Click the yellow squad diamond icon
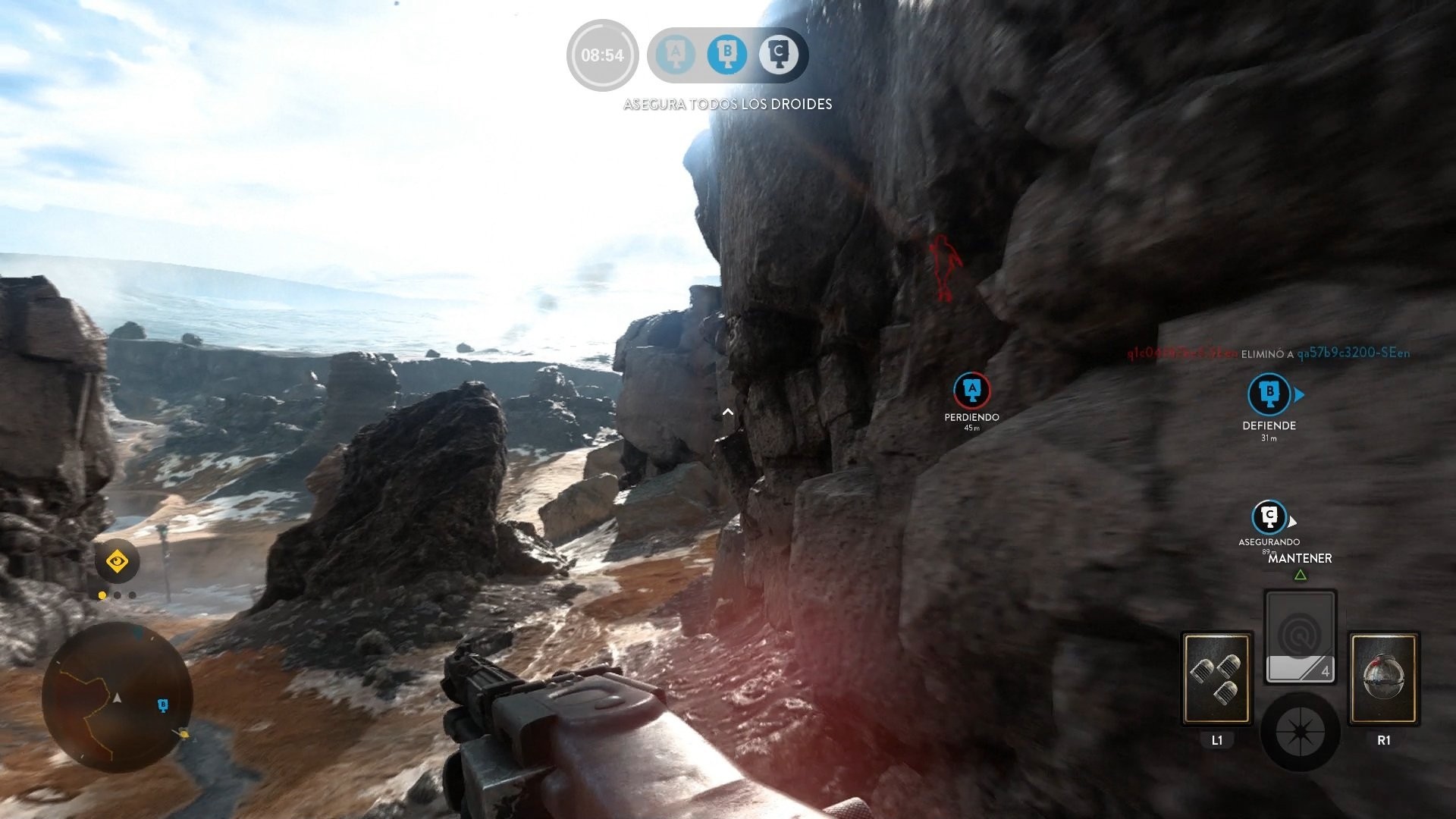 pos(118,560)
